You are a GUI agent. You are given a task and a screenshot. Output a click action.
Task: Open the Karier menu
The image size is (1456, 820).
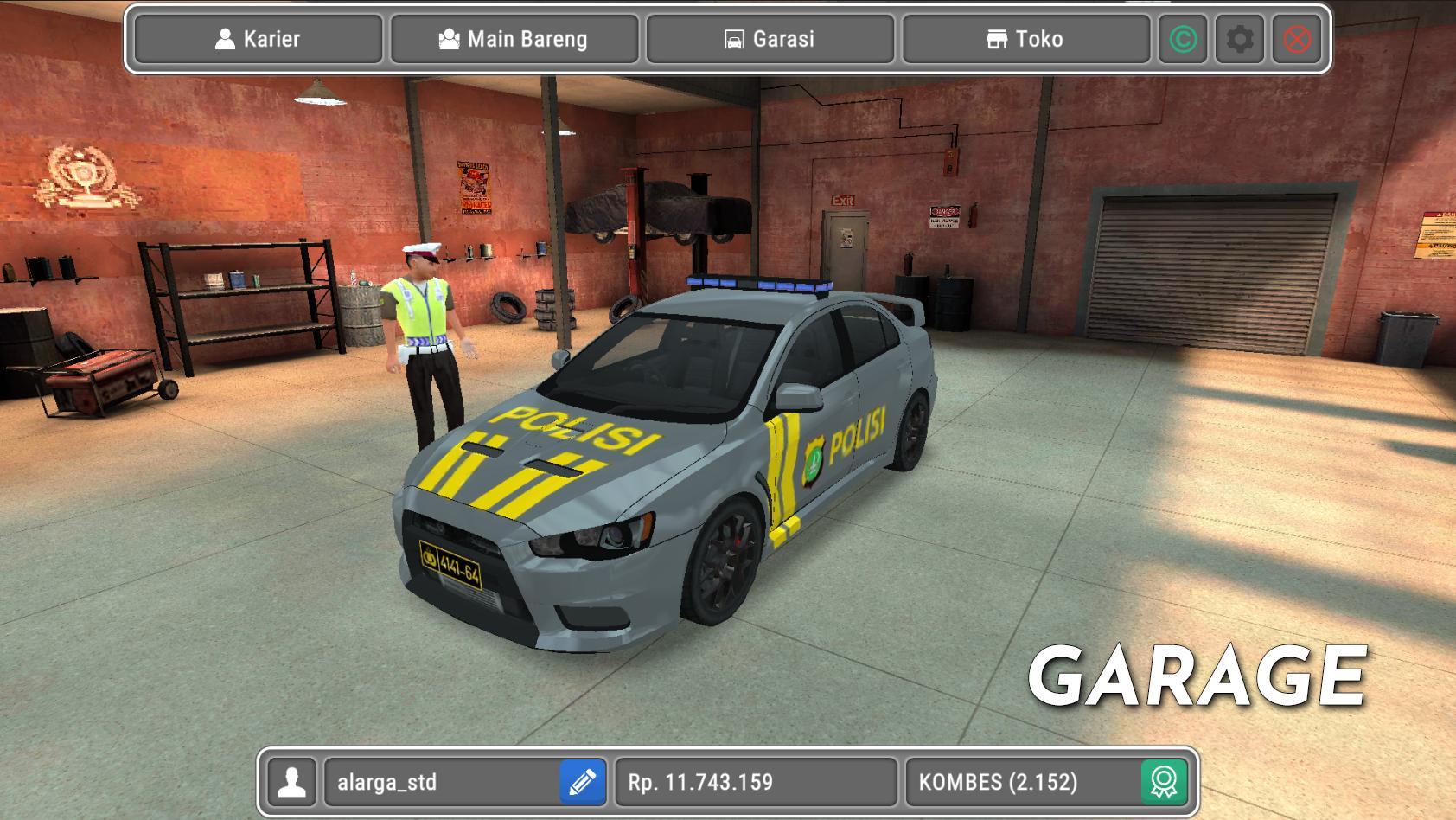coord(257,39)
